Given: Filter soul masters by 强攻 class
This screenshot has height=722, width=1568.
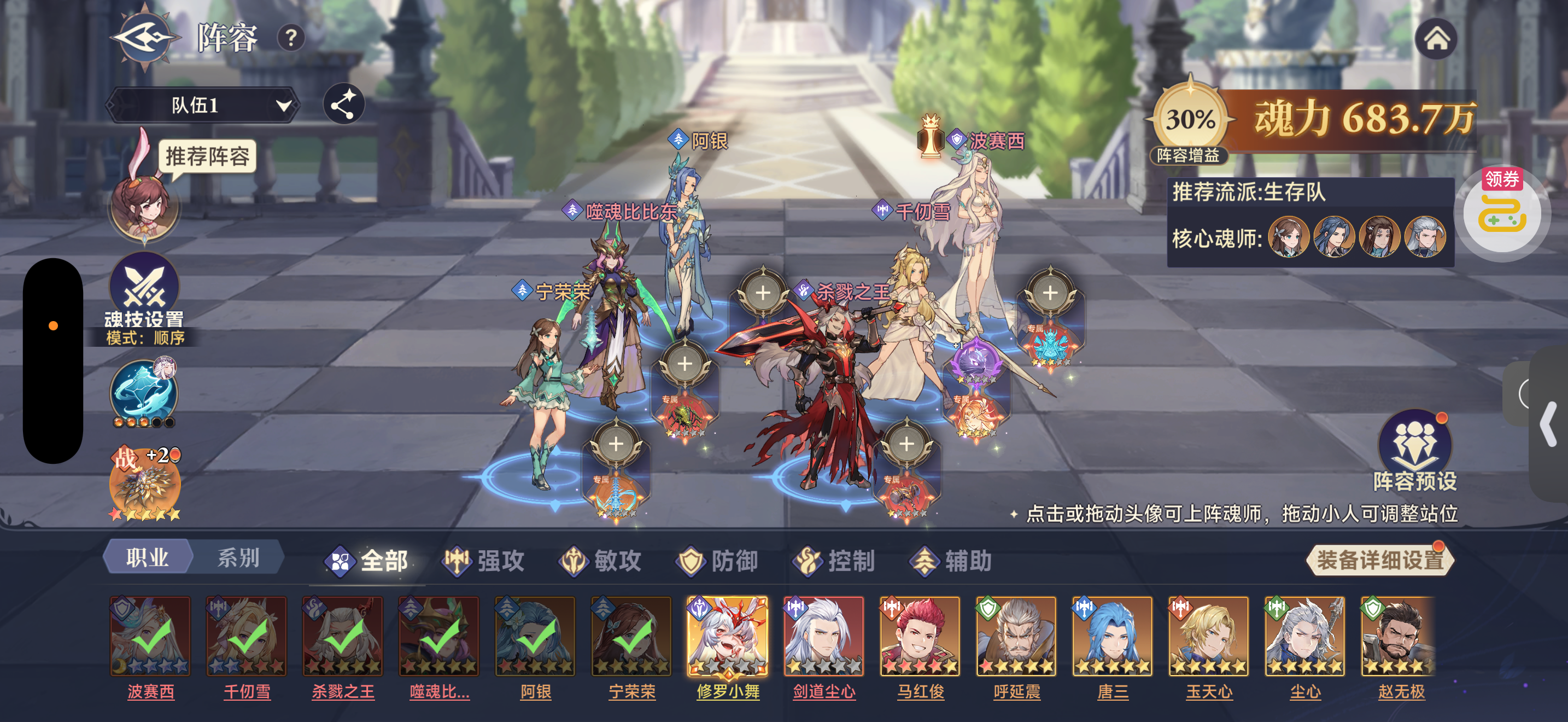Looking at the screenshot, I should point(485,561).
